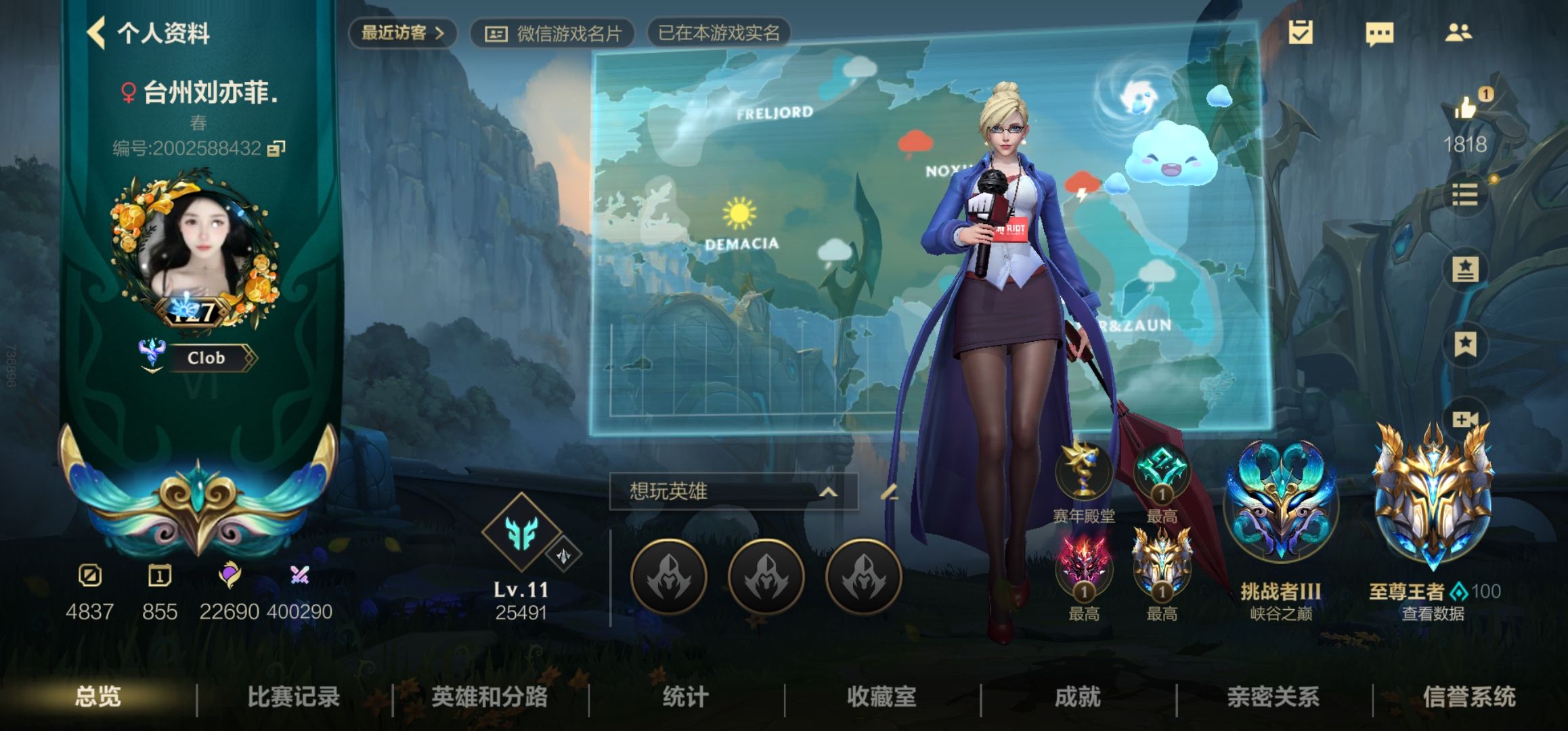The image size is (1568, 731).
Task: Click the pencil edit icon beside 想玩英雄 box
Action: coord(889,494)
